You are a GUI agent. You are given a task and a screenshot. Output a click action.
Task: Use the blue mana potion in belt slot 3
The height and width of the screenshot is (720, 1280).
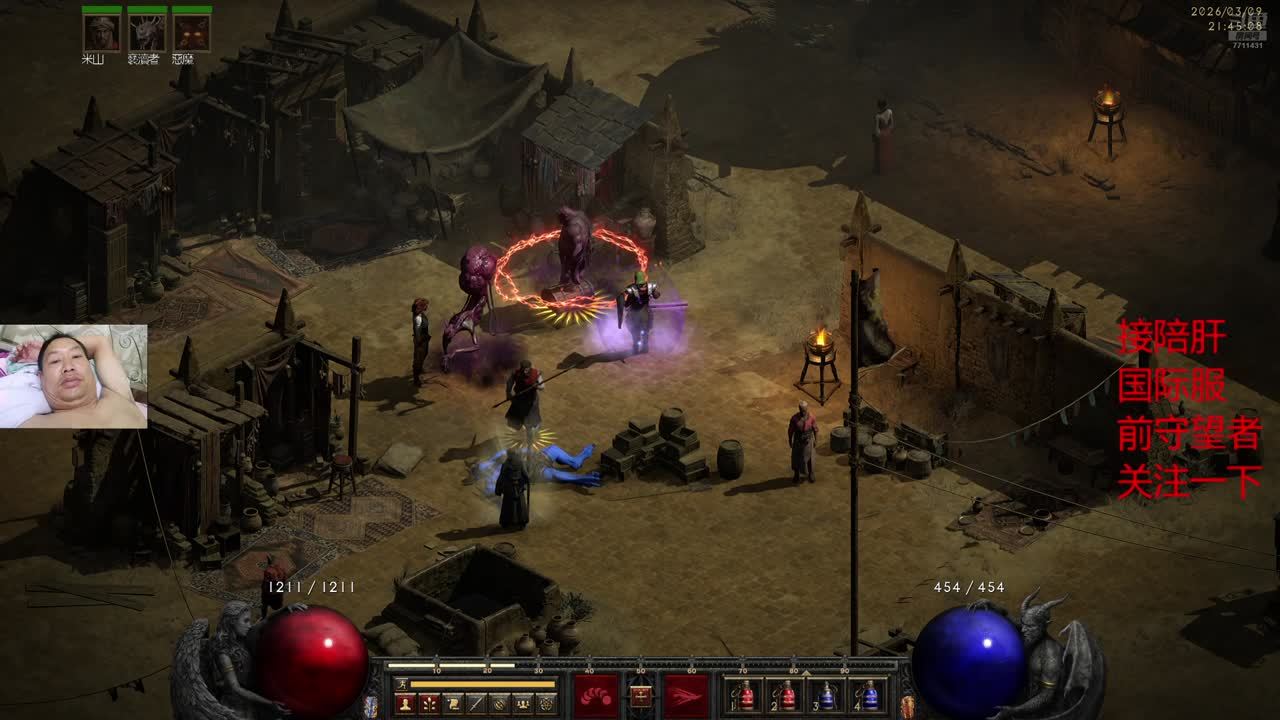click(827, 695)
